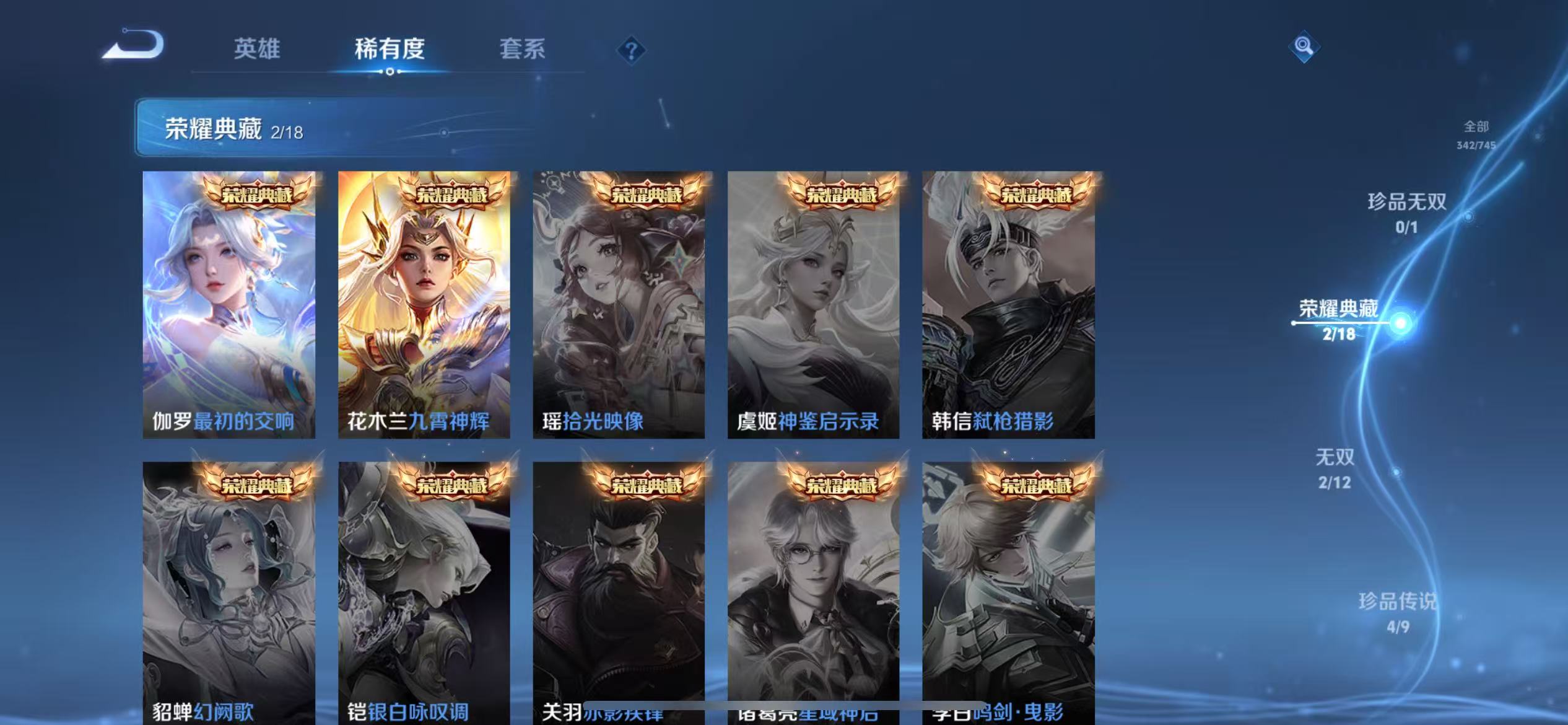This screenshot has height=725, width=1568.
Task: Open 花木兰九霄神辉 skin card
Action: tap(425, 304)
